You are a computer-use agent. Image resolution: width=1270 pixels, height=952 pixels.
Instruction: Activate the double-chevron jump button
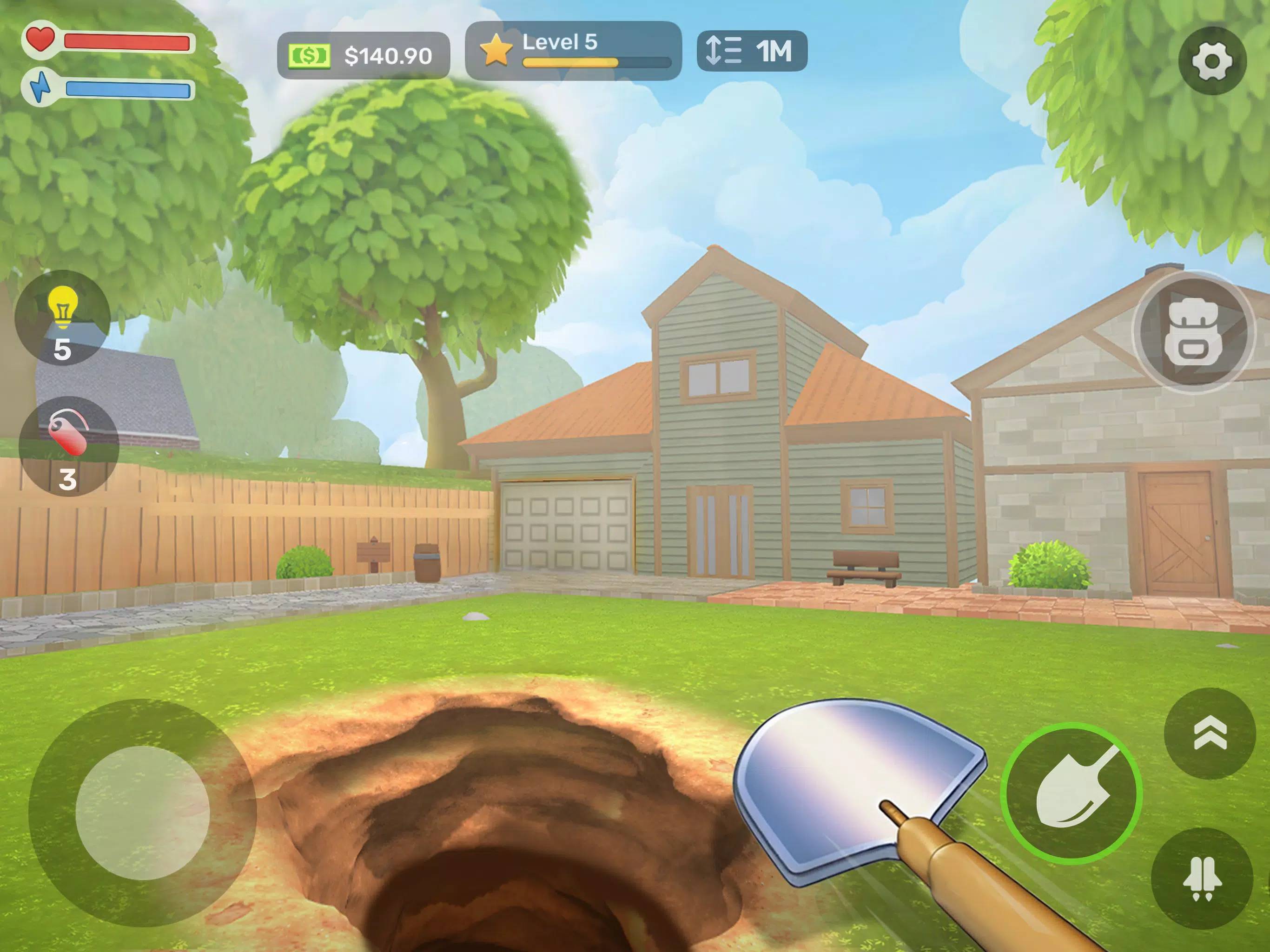[x=1210, y=733]
